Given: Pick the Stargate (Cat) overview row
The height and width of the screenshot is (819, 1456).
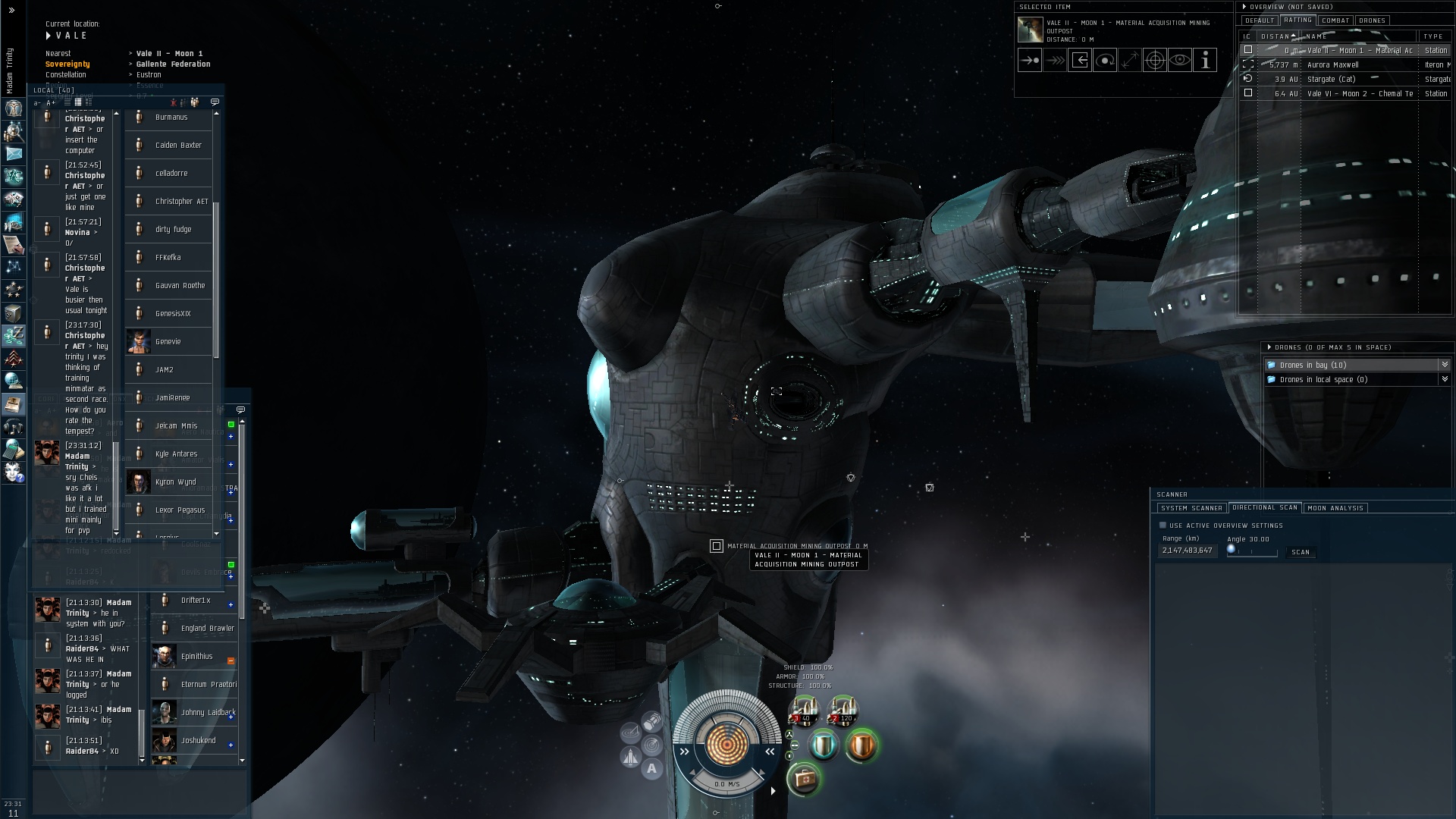Looking at the screenshot, I should pyautogui.click(x=1331, y=79).
